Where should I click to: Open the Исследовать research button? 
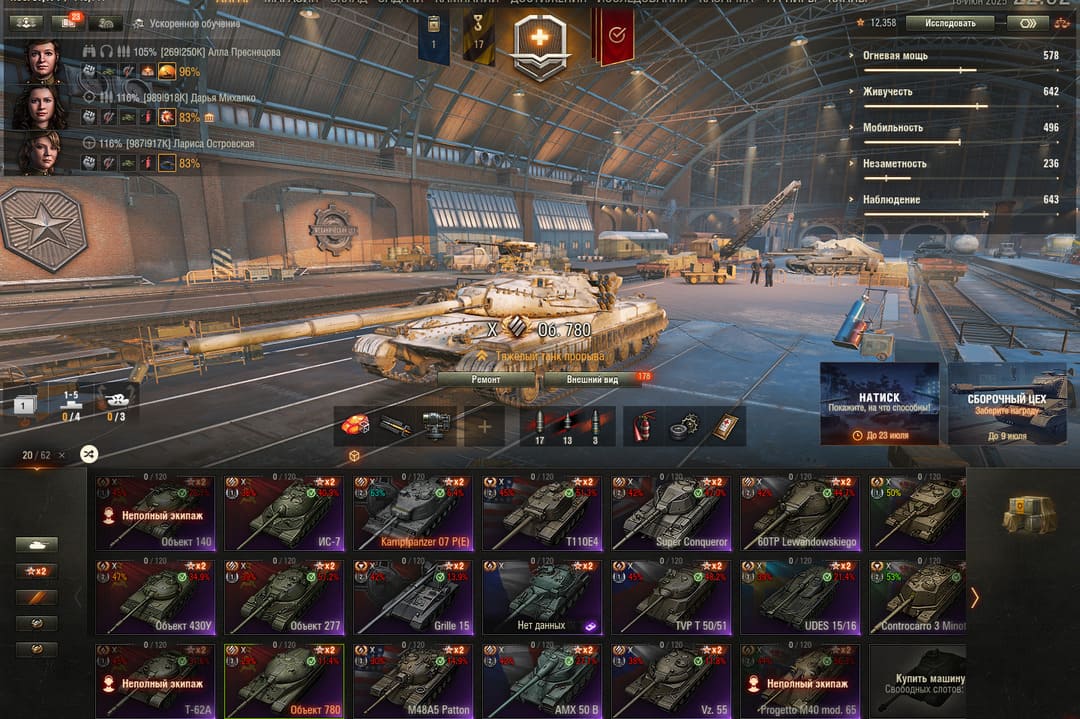click(949, 22)
